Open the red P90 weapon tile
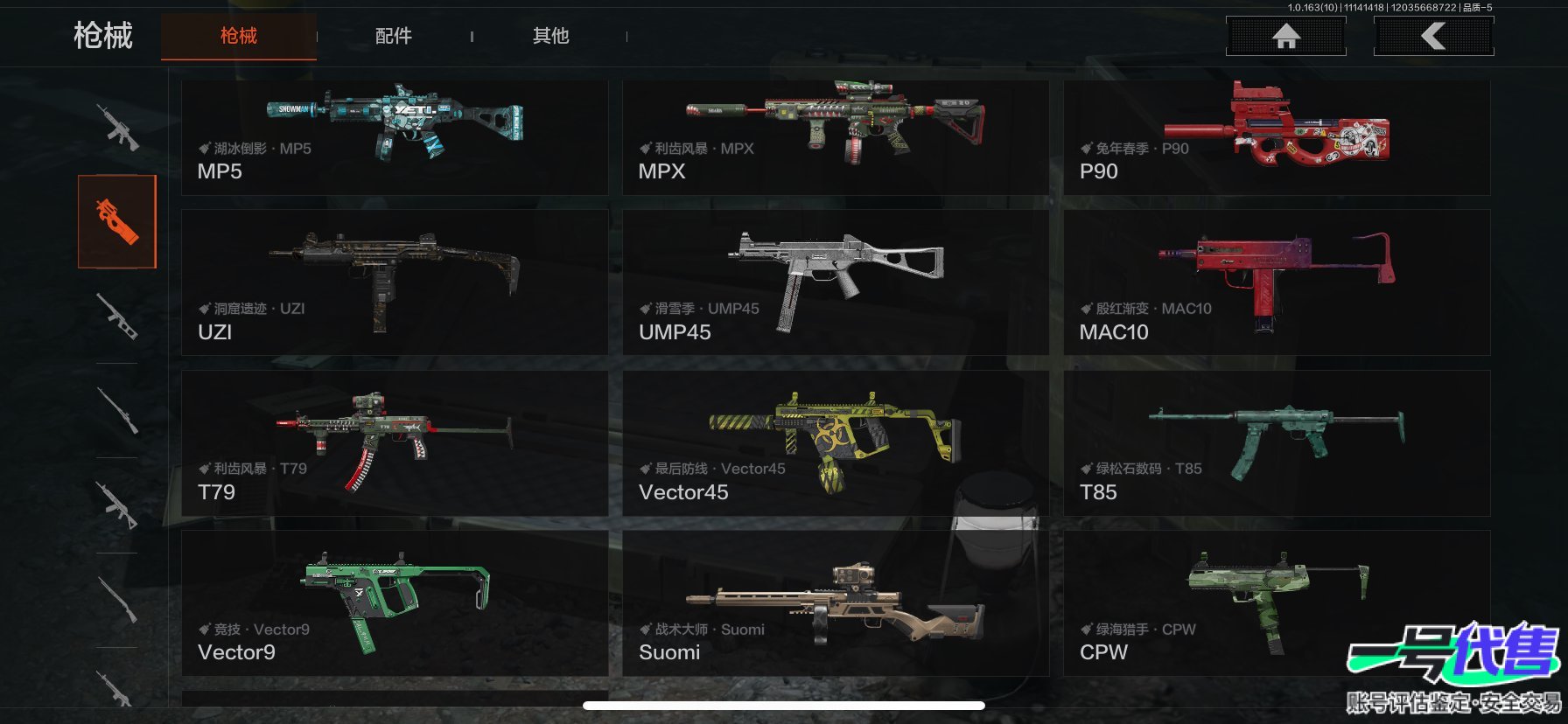 1276,137
